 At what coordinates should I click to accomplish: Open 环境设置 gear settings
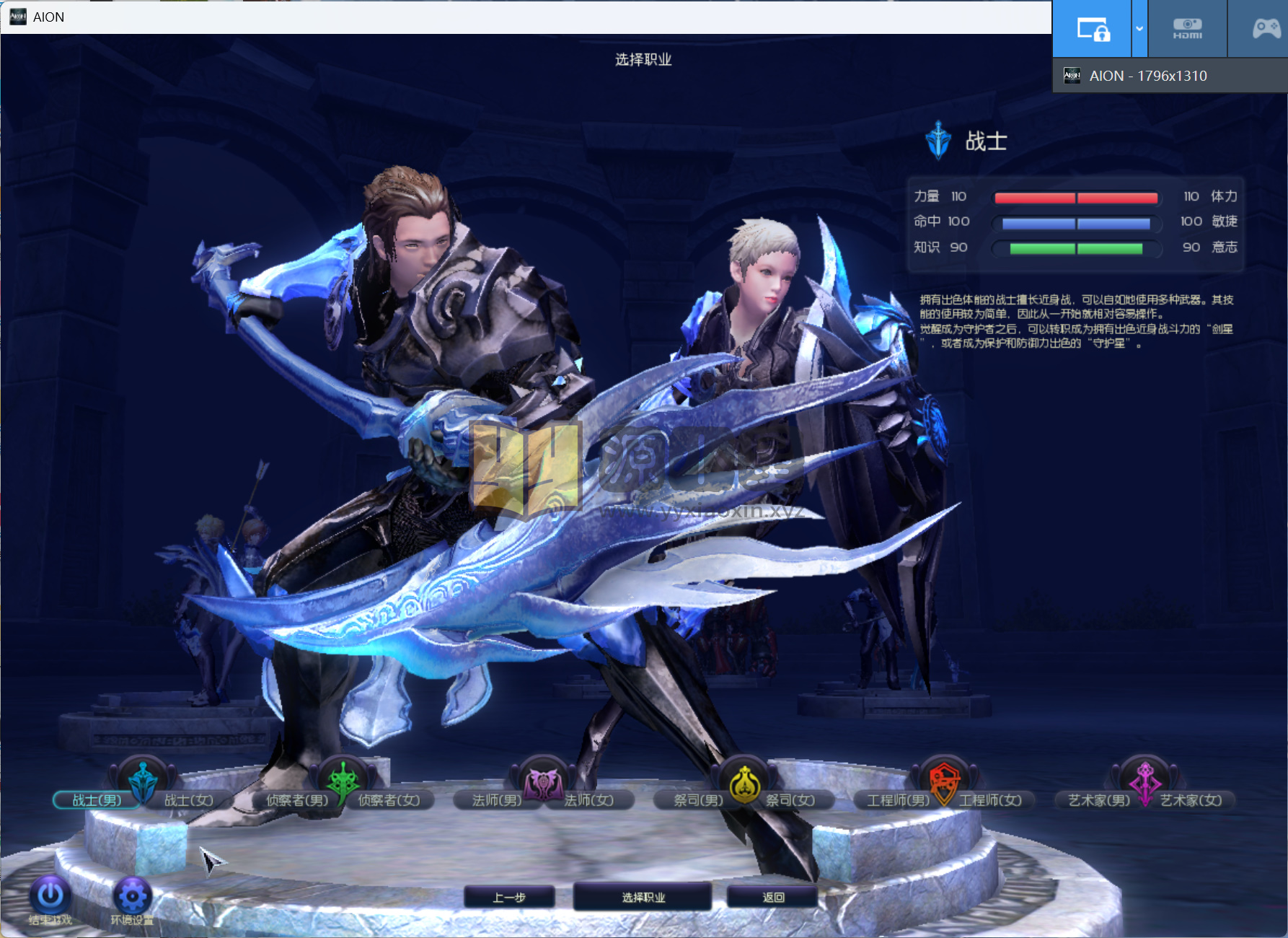tap(132, 896)
